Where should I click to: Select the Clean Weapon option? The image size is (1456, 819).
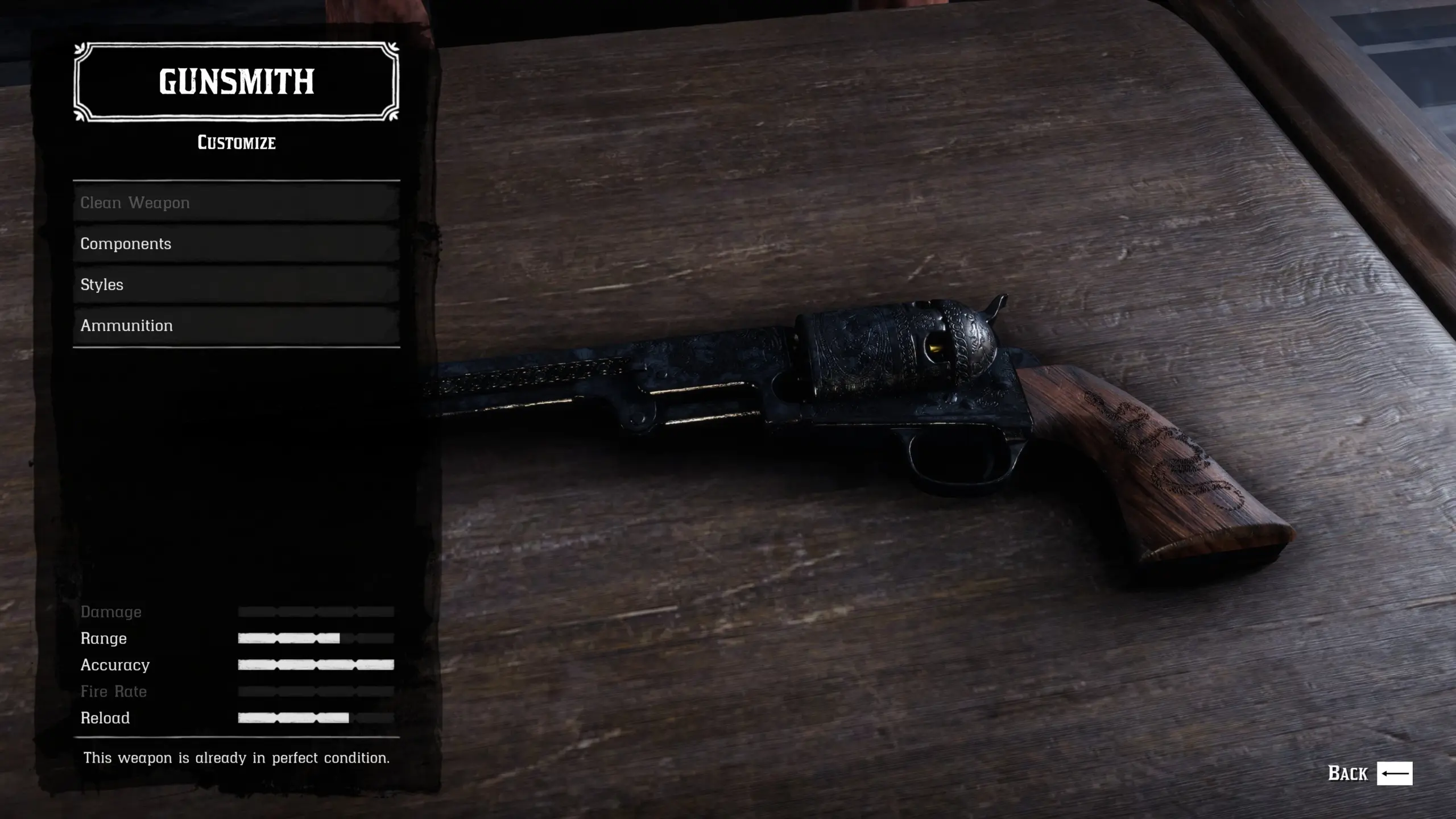point(236,202)
